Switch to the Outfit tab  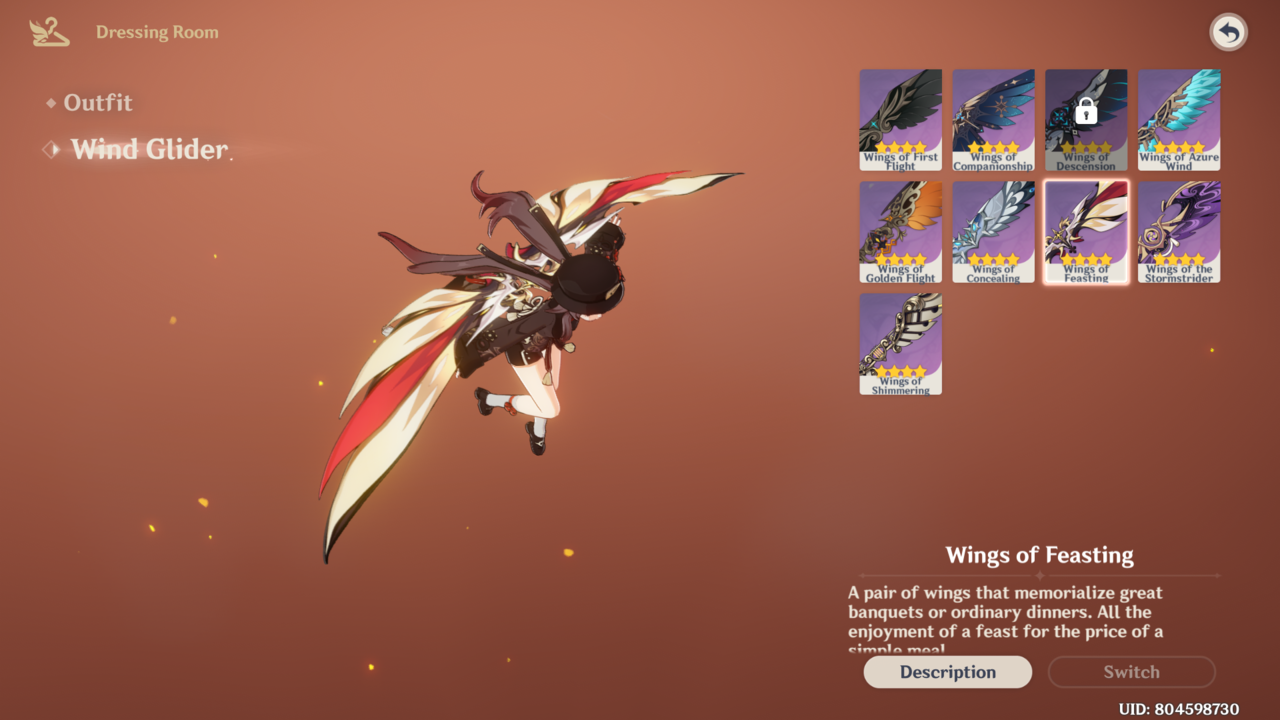[97, 103]
